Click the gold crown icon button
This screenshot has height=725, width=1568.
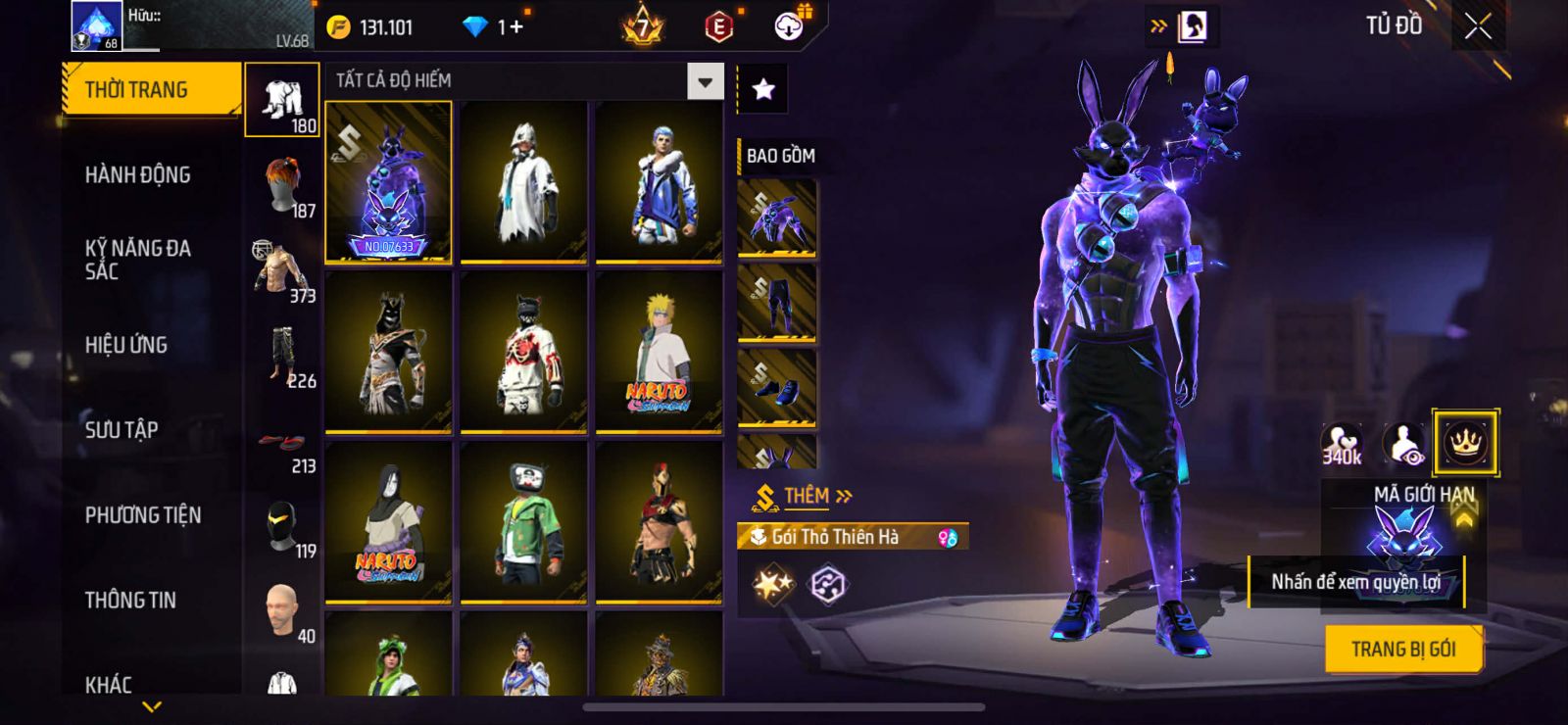point(1464,443)
